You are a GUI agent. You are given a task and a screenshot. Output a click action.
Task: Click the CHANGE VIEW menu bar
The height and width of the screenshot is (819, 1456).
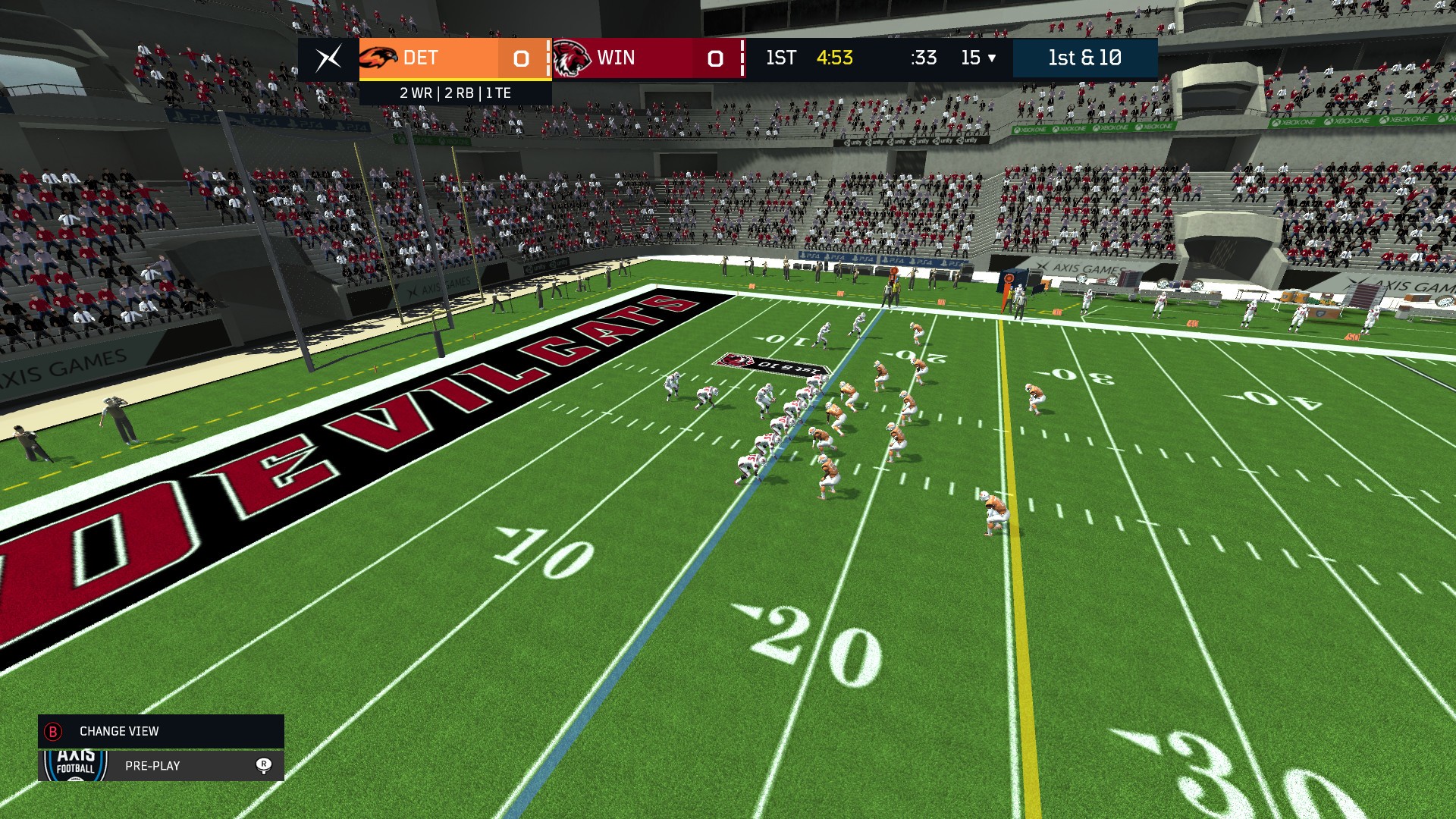click(x=118, y=732)
